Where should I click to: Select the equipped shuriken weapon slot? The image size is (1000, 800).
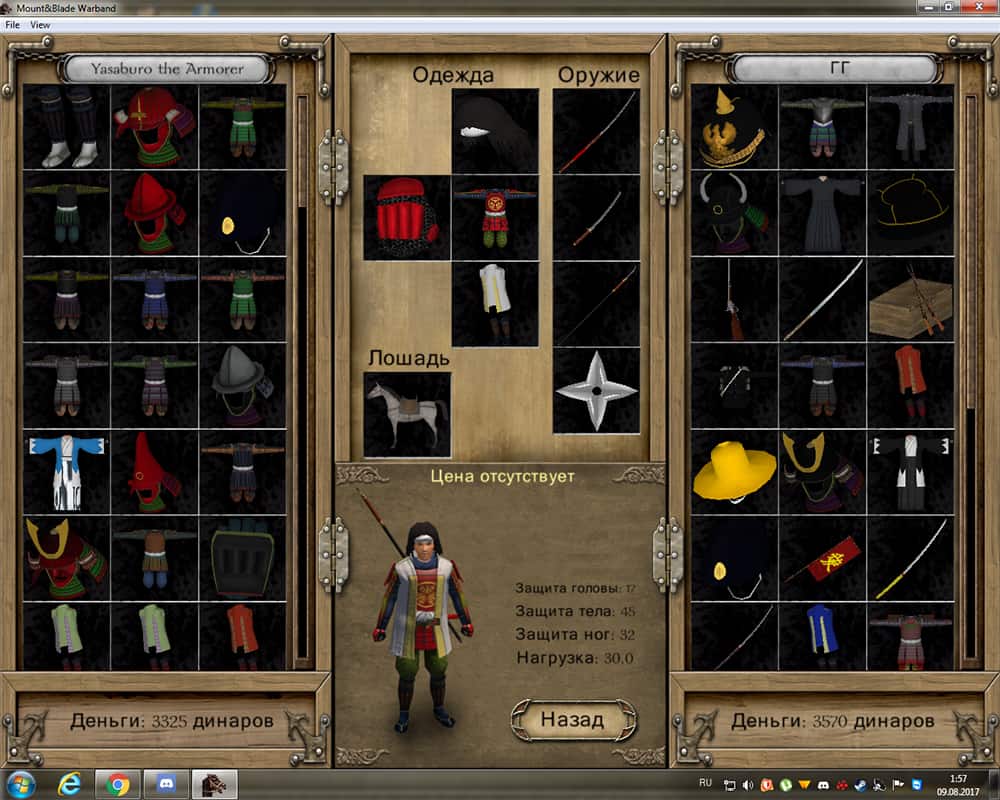click(x=596, y=391)
